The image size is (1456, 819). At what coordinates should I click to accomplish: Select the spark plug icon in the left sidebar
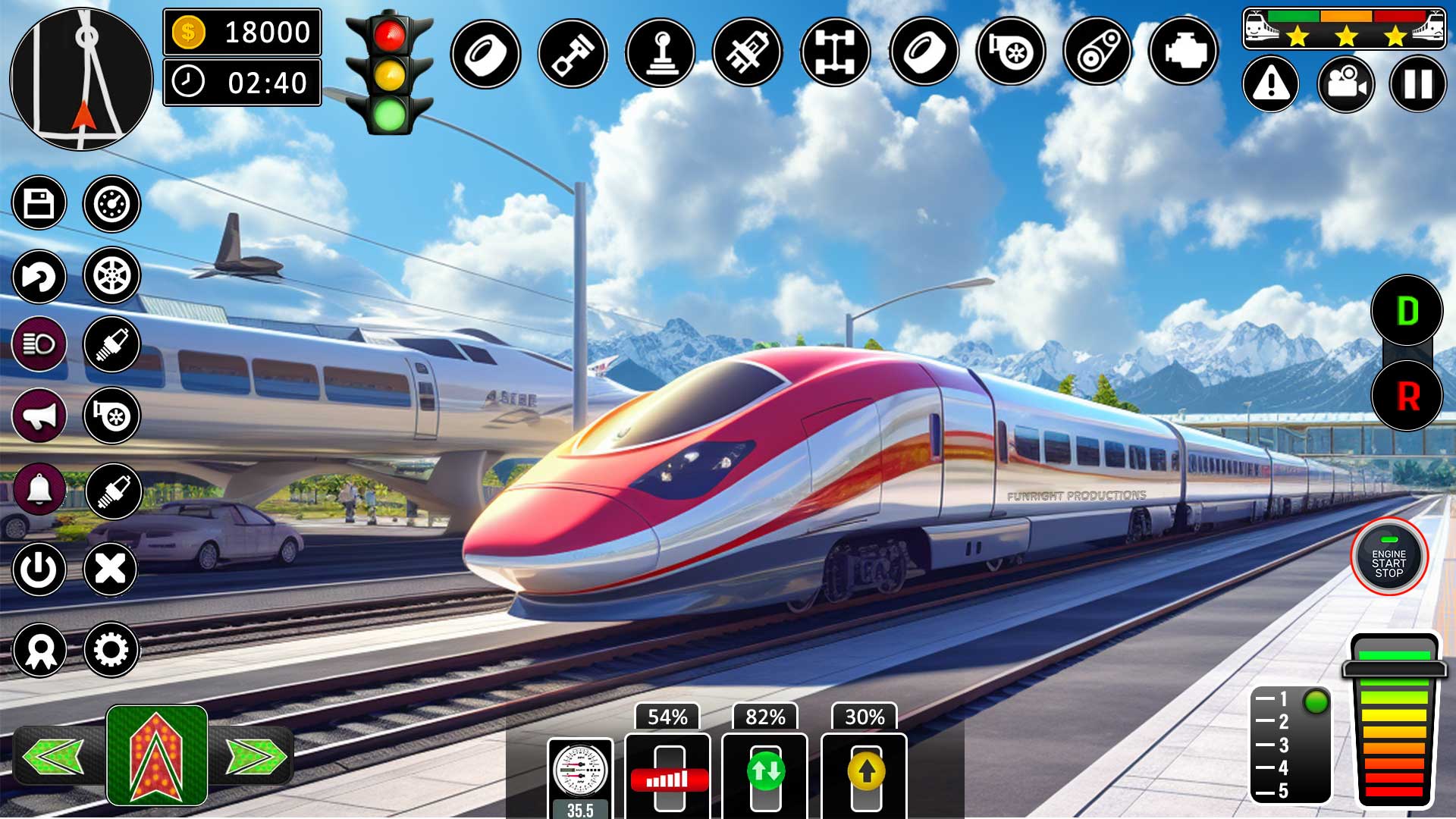(111, 345)
